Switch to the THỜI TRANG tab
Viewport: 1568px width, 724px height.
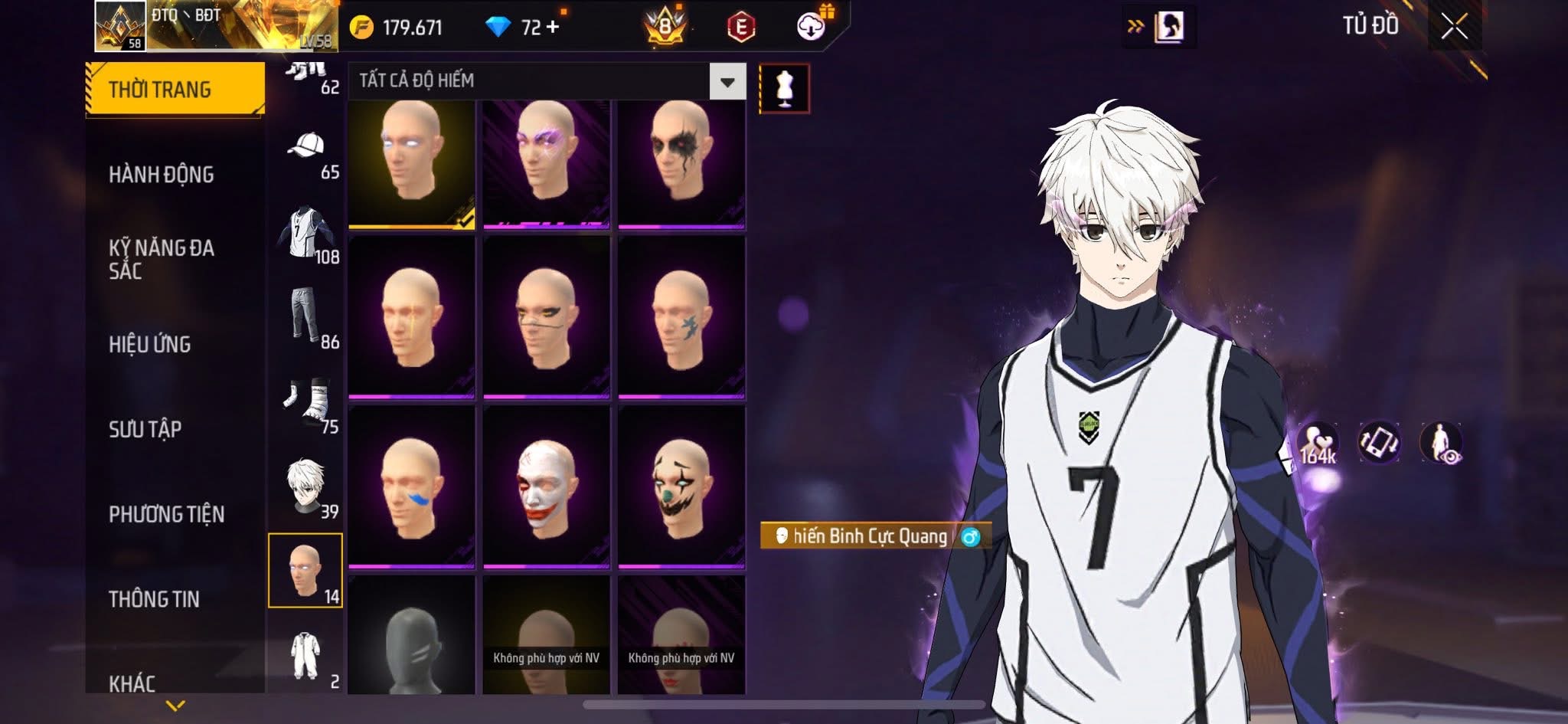pyautogui.click(x=175, y=90)
